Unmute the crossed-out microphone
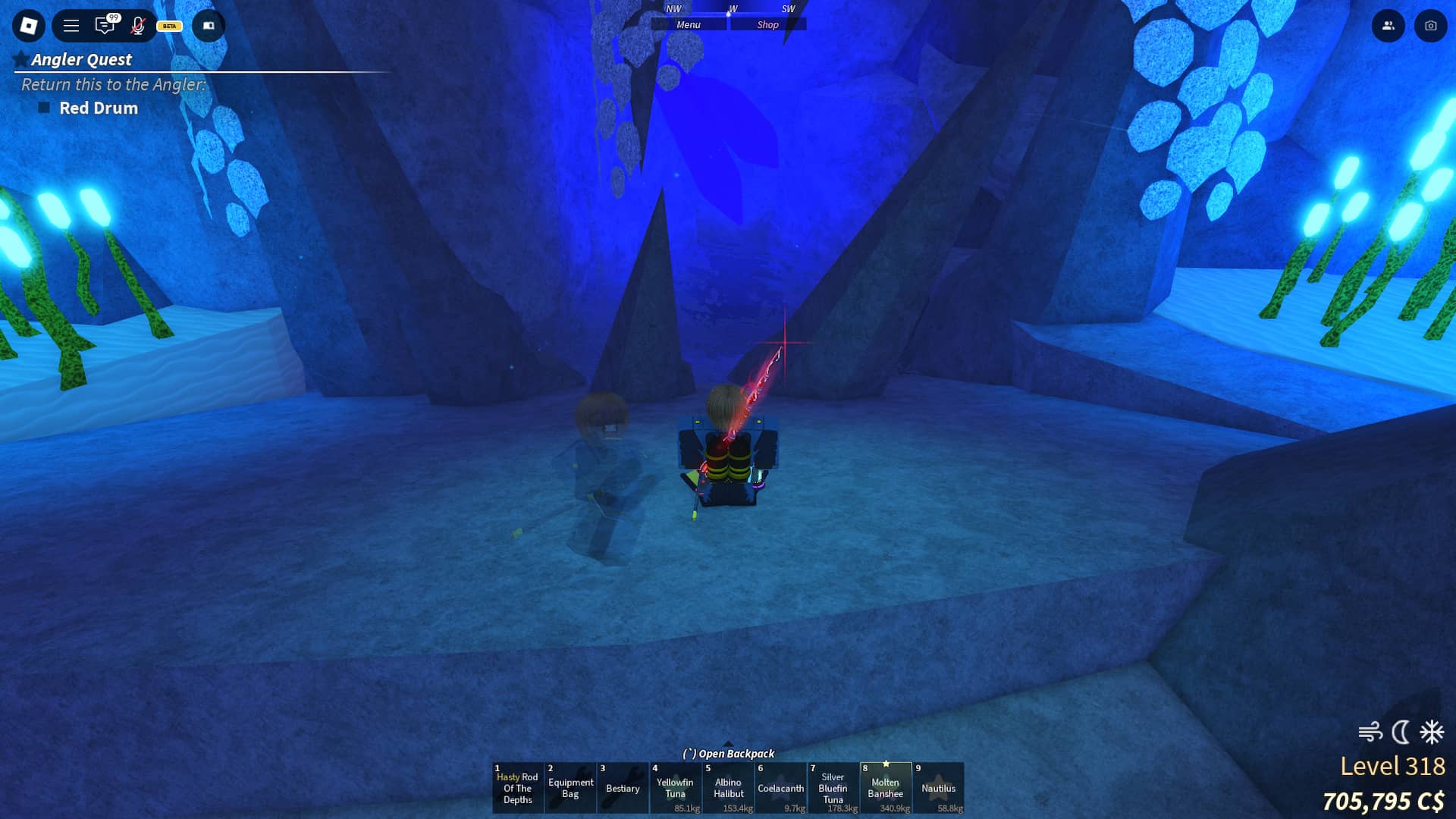 pos(138,25)
